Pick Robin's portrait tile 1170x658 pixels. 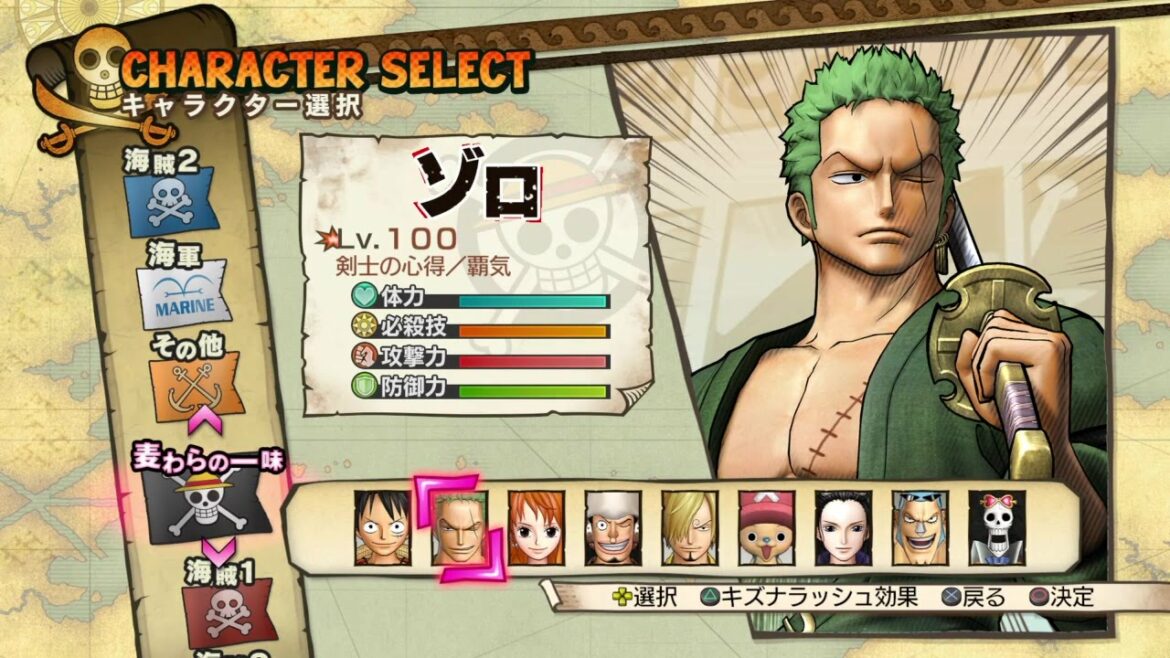843,528
